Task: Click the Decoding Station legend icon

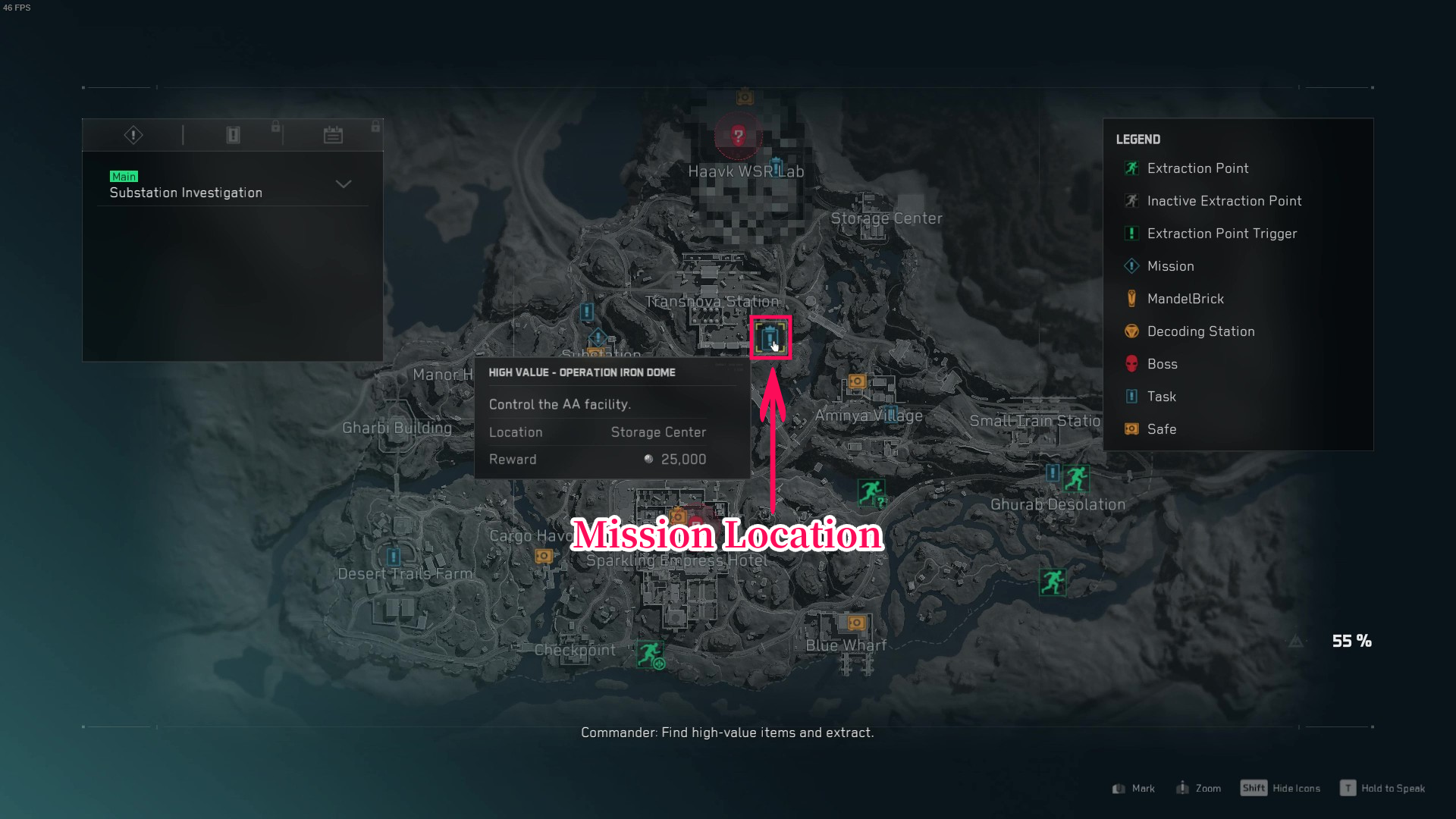Action: coord(1131,331)
